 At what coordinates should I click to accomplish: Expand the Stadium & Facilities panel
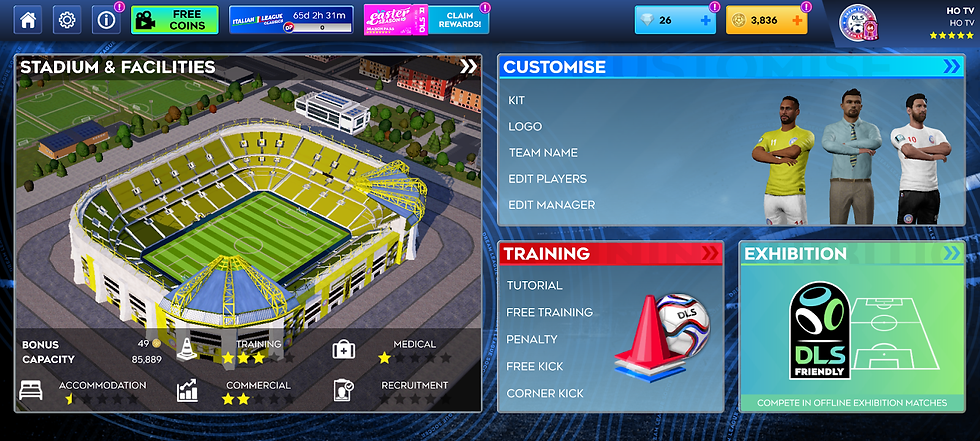click(468, 67)
